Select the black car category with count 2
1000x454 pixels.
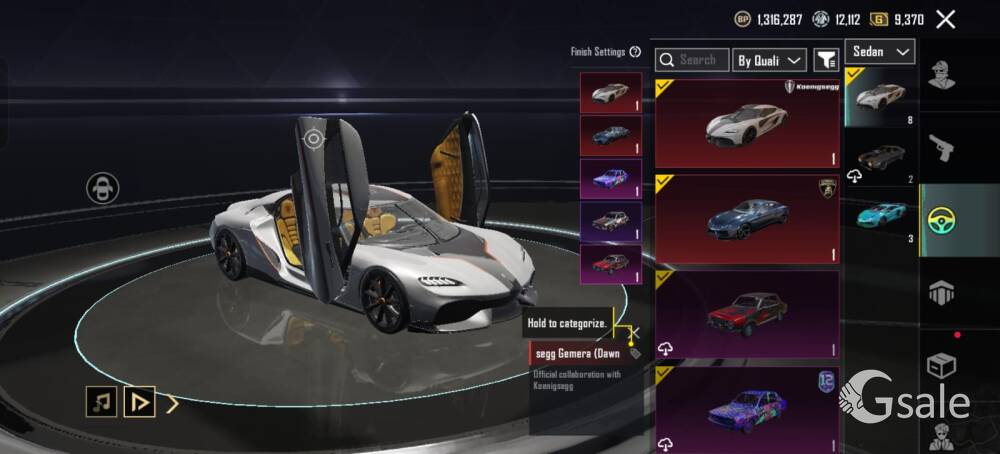pyautogui.click(x=880, y=160)
